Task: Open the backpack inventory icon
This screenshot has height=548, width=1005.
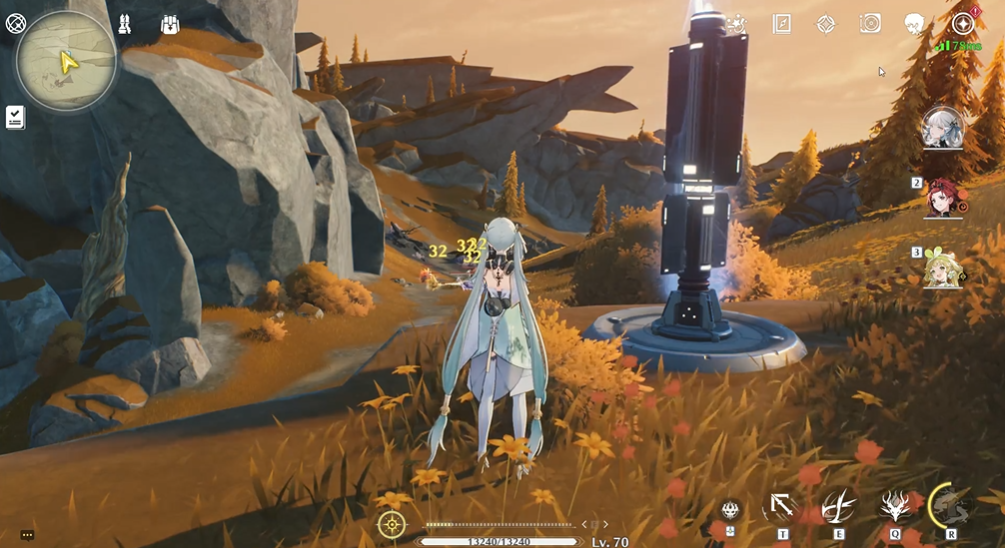Action: (x=170, y=24)
